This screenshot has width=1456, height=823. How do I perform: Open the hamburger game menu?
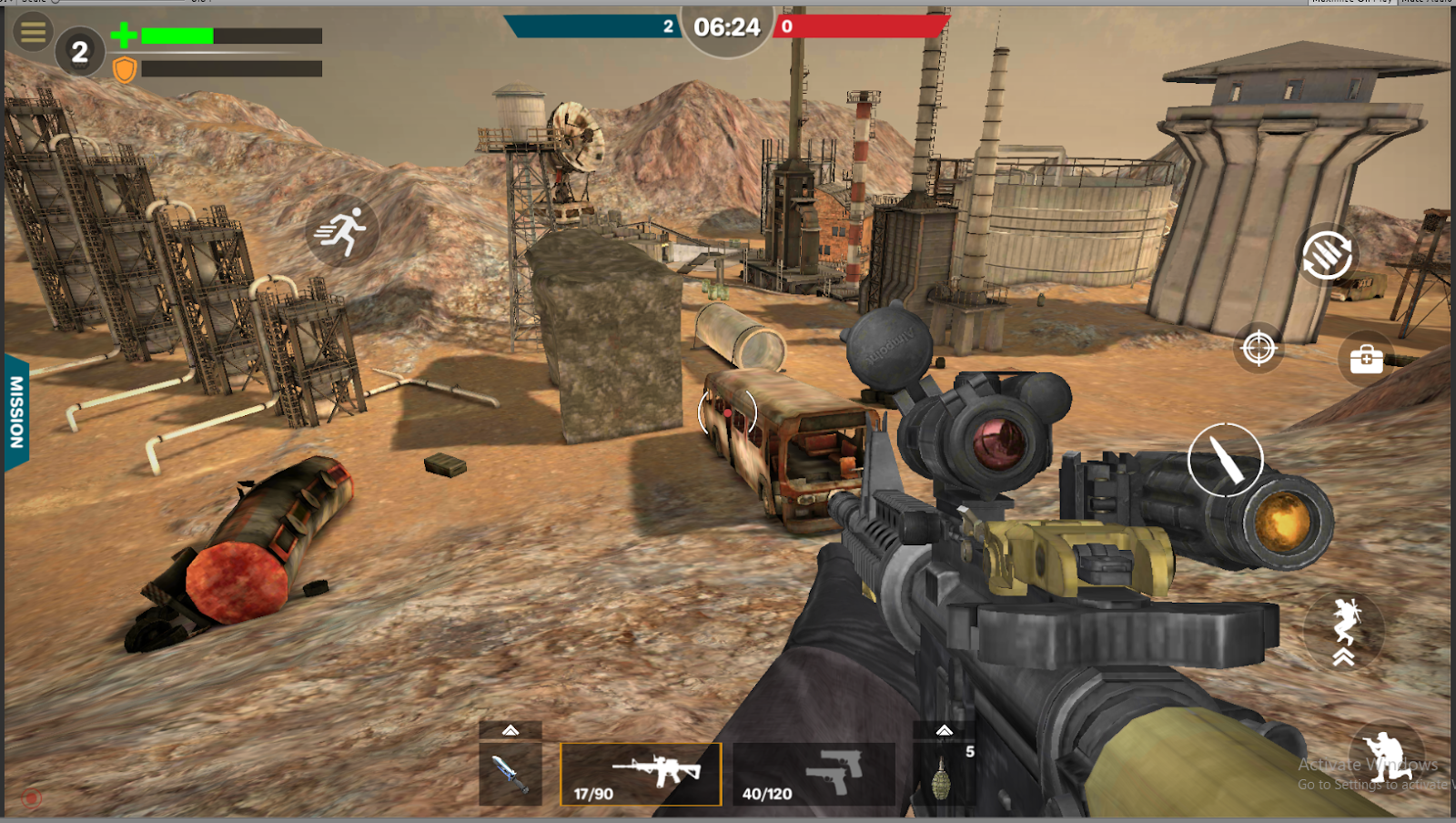click(32, 33)
